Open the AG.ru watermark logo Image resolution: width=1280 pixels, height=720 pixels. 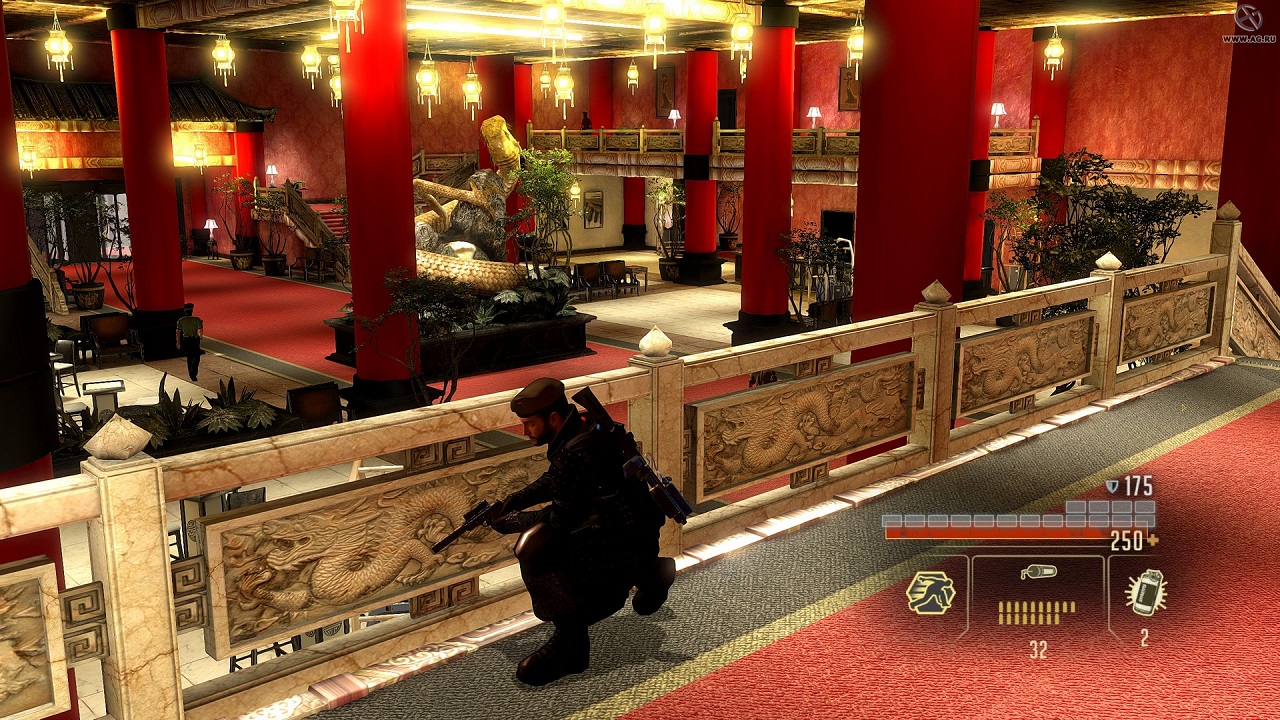[1248, 19]
